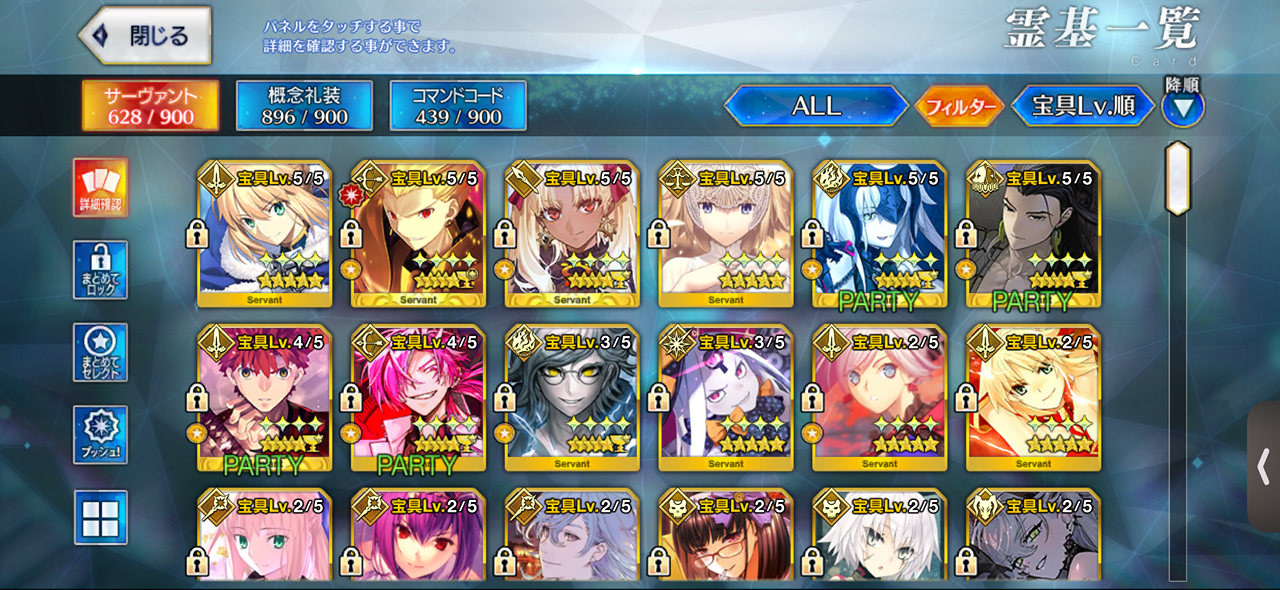This screenshot has height=590, width=1280.
Task: Expand the side panel arrow tab
Action: click(1264, 466)
